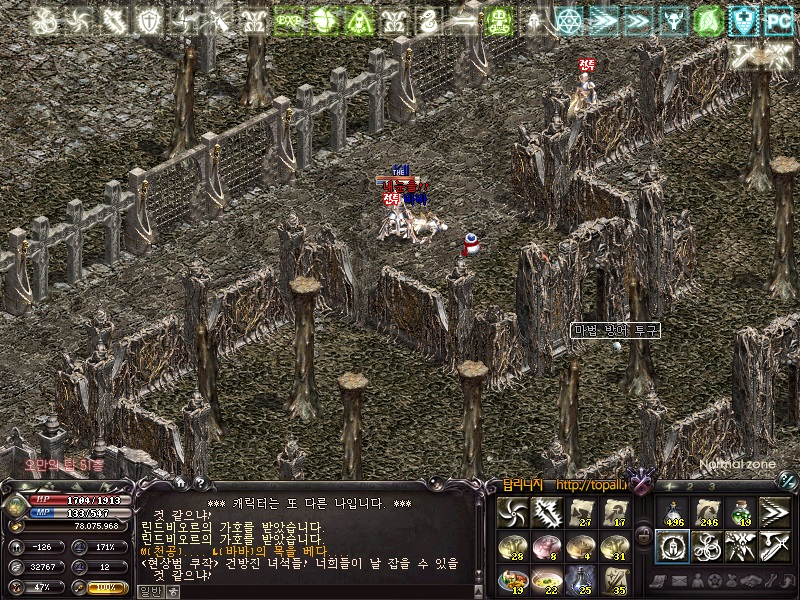Eat the salad food item
The width and height of the screenshot is (800, 600).
513,578
